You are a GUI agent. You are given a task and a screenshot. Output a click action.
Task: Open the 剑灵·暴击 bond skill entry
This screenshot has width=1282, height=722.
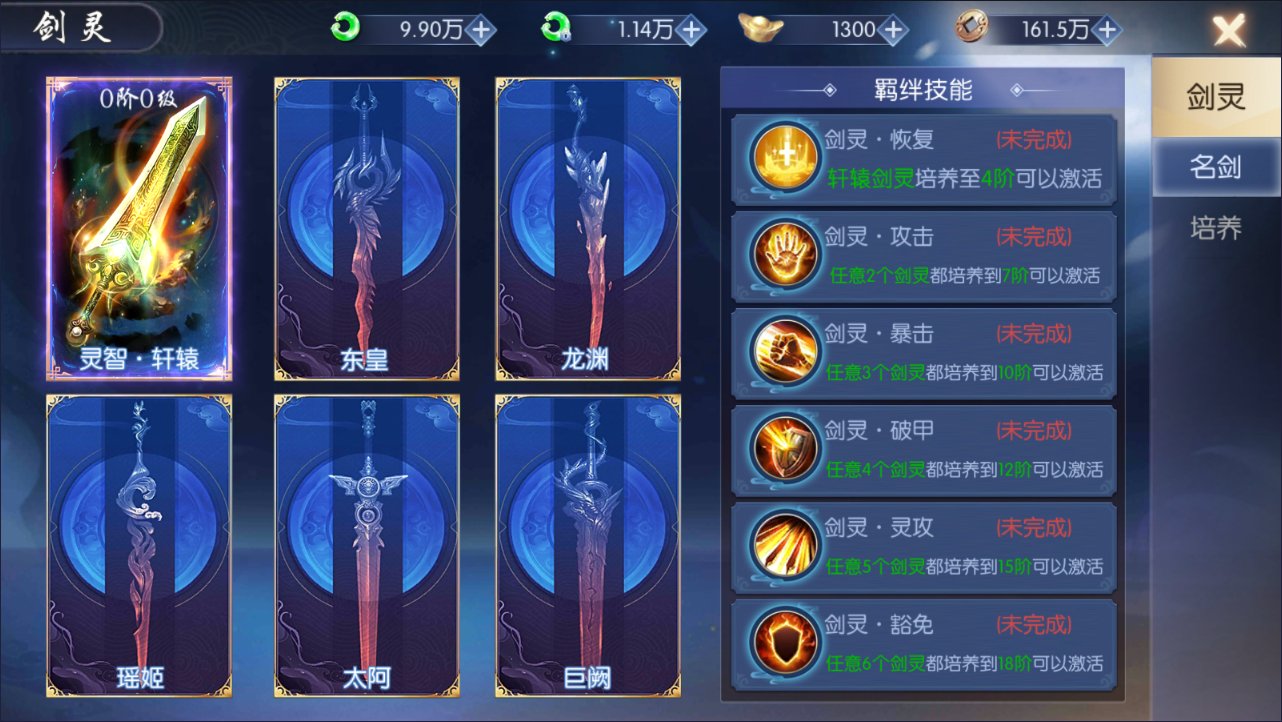pos(924,354)
